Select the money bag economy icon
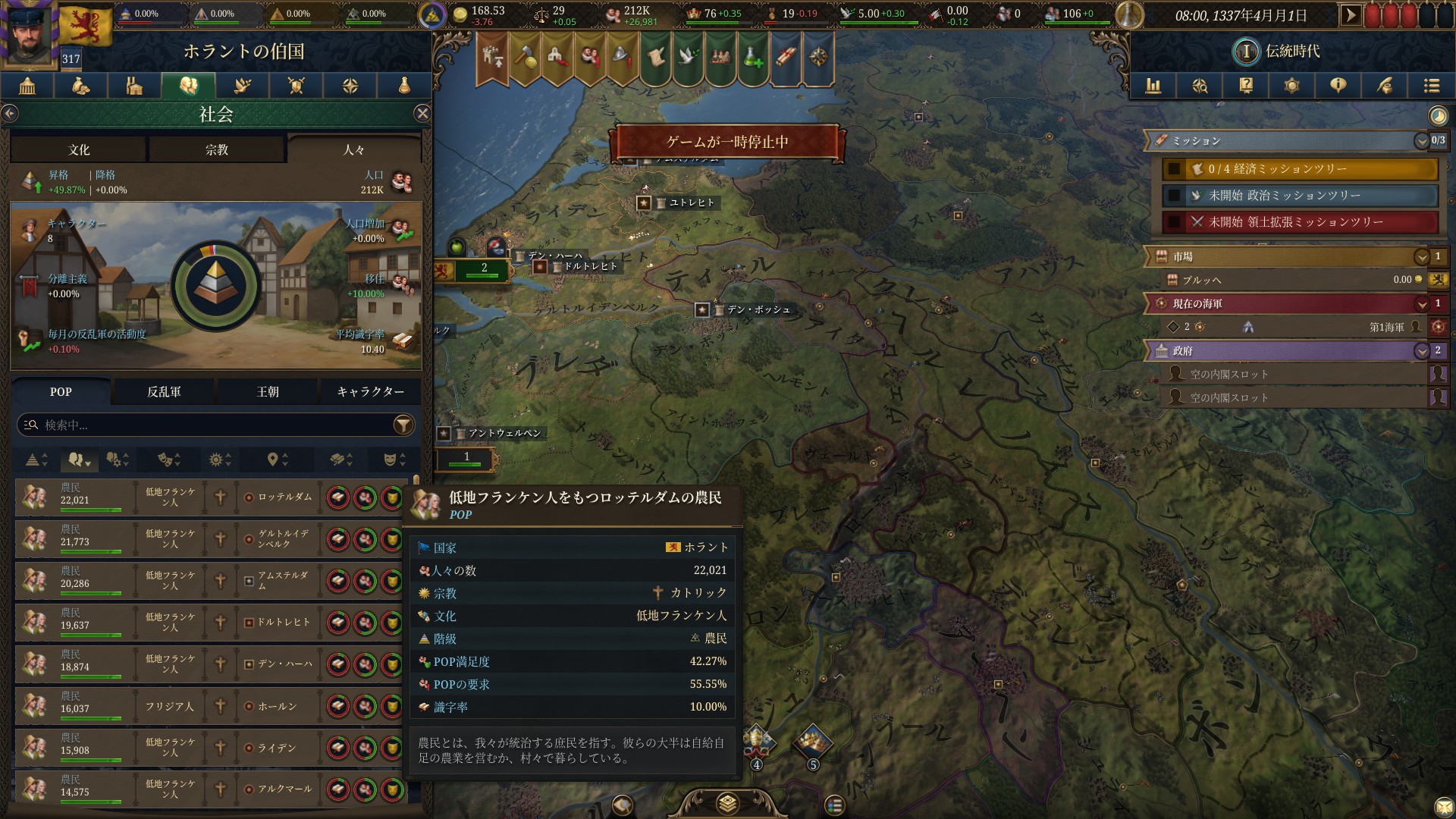Viewport: 1456px width, 819px height. coord(80,86)
